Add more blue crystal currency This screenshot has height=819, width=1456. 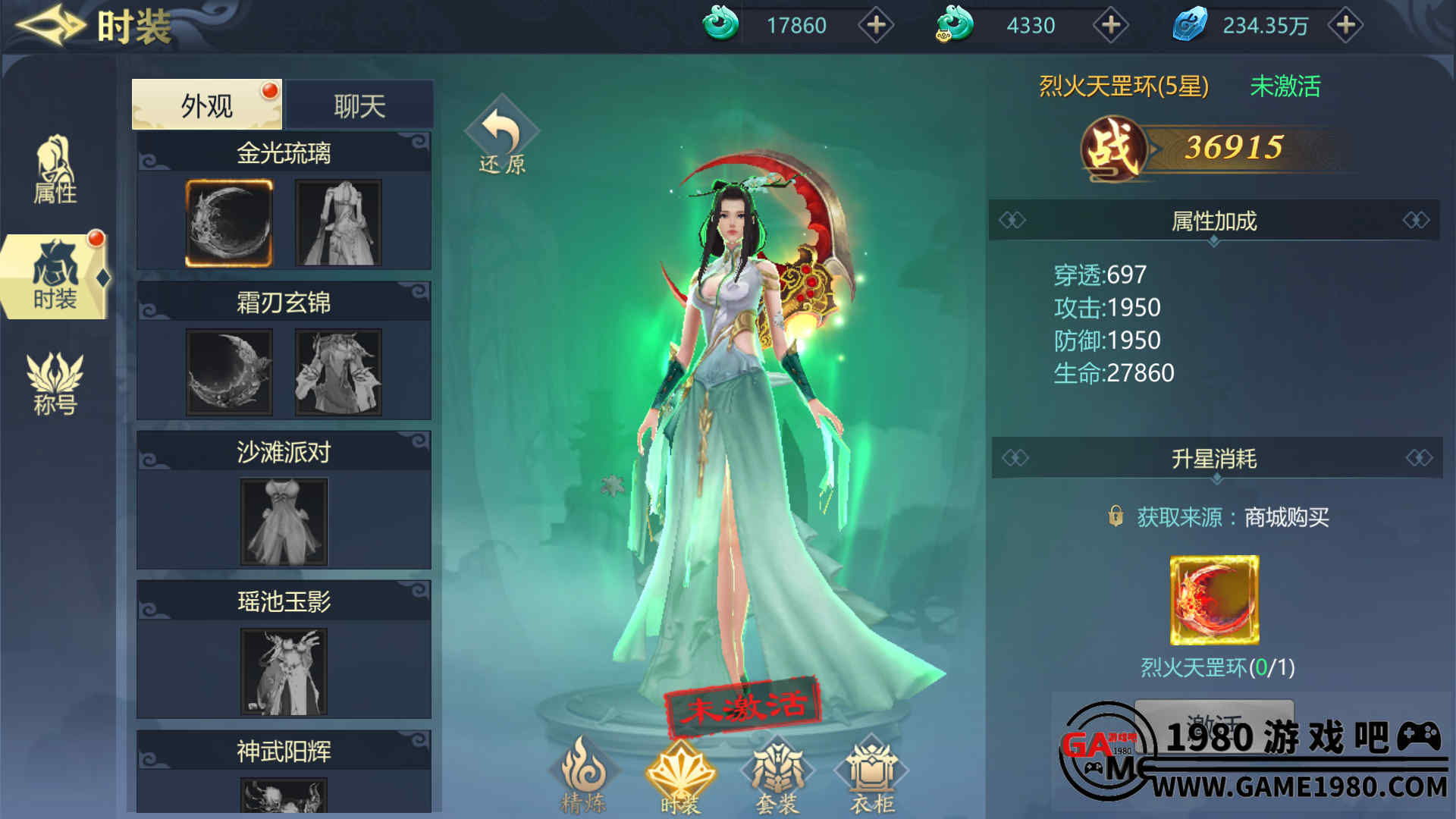[x=1346, y=26]
